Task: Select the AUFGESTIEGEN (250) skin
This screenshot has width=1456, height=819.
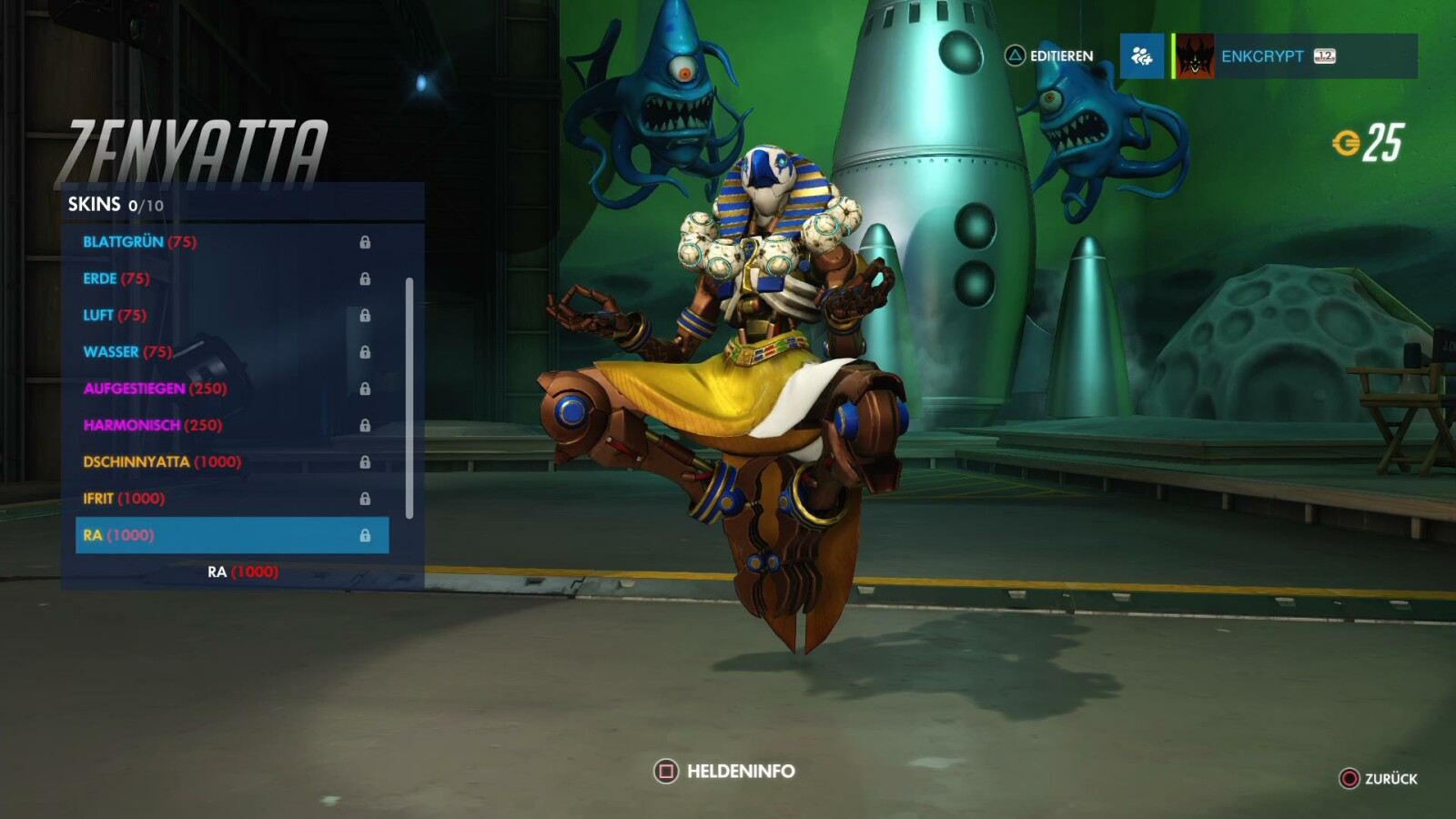Action: tap(155, 389)
